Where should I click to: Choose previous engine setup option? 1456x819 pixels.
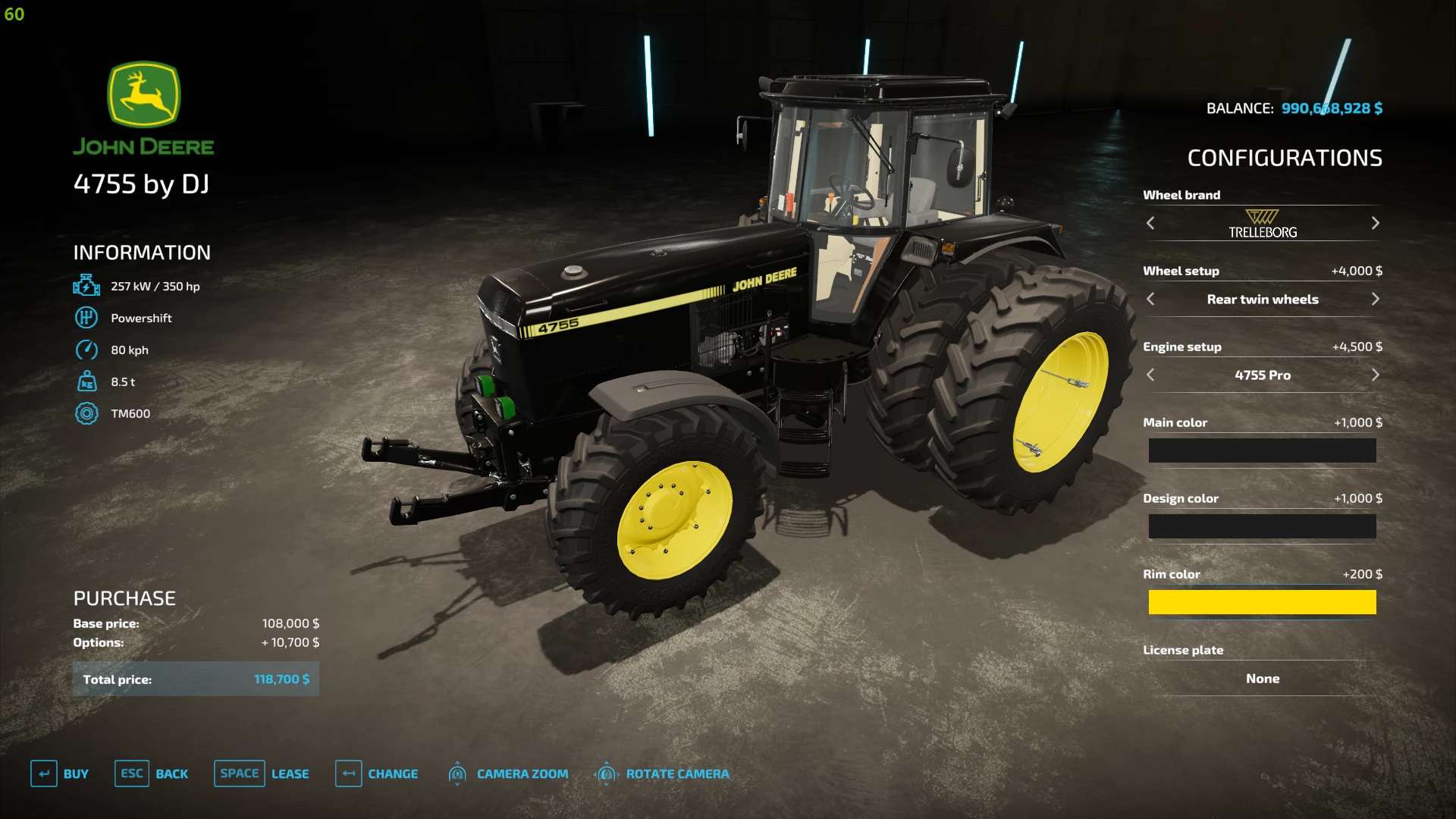[x=1150, y=375]
